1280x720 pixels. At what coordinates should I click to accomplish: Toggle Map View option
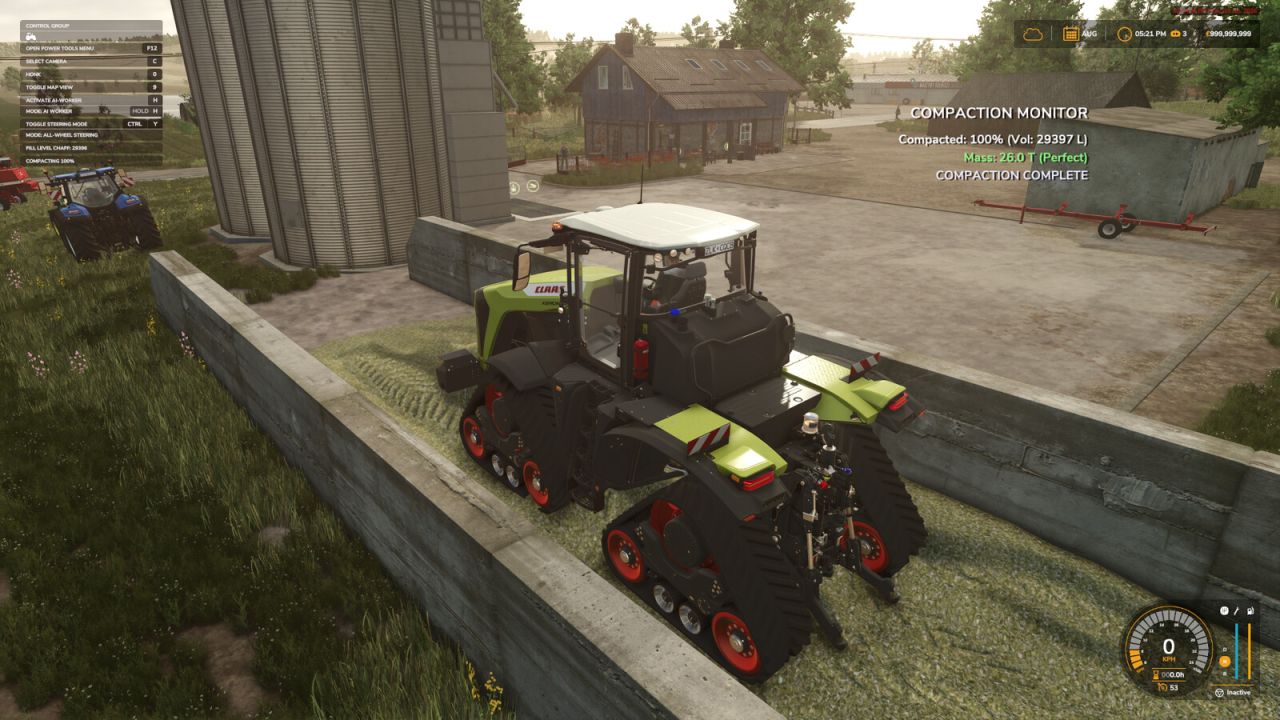50,87
